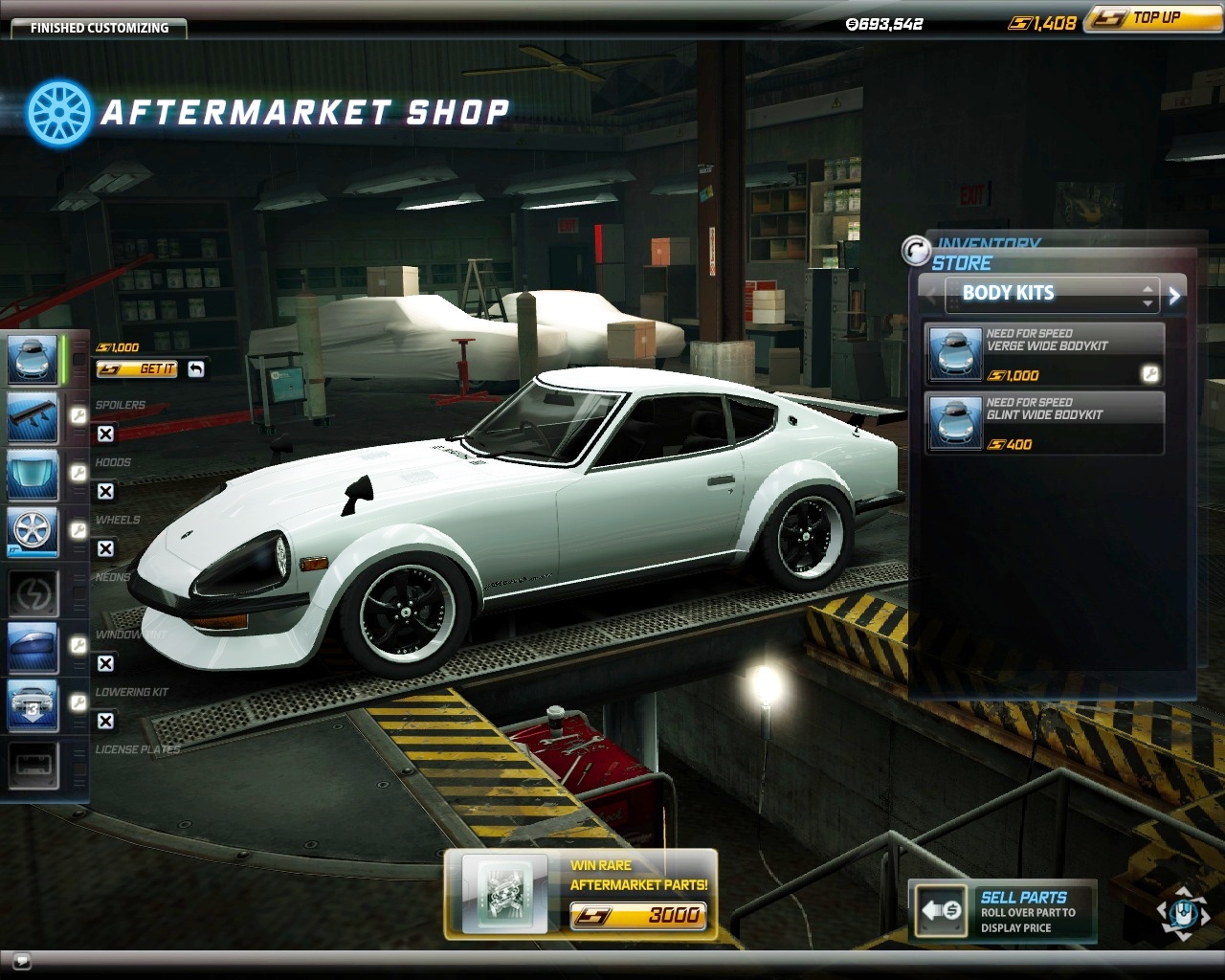Choose the Wheels category icon
Viewport: 1225px width, 980px height.
[x=33, y=532]
